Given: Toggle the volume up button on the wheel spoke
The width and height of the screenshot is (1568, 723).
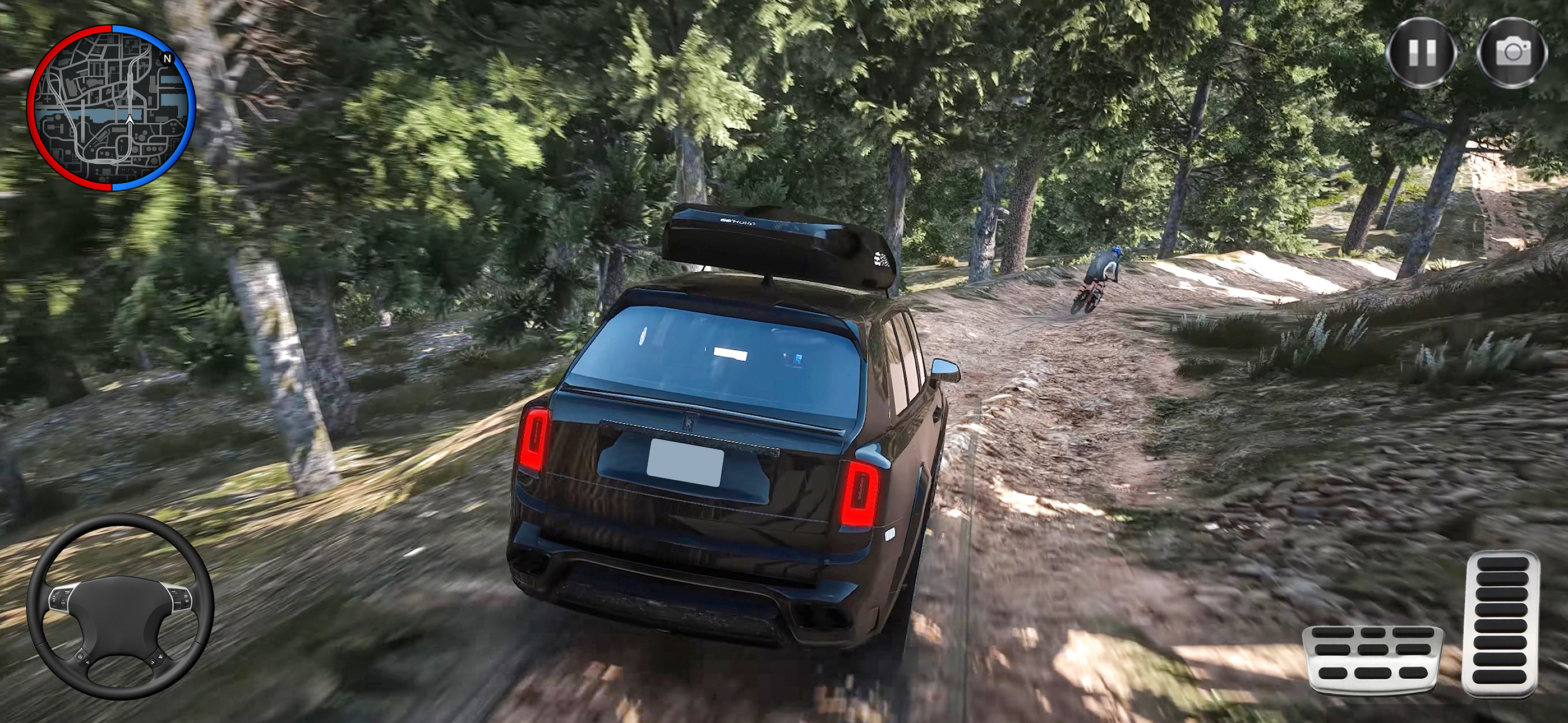Looking at the screenshot, I should click(x=54, y=597).
